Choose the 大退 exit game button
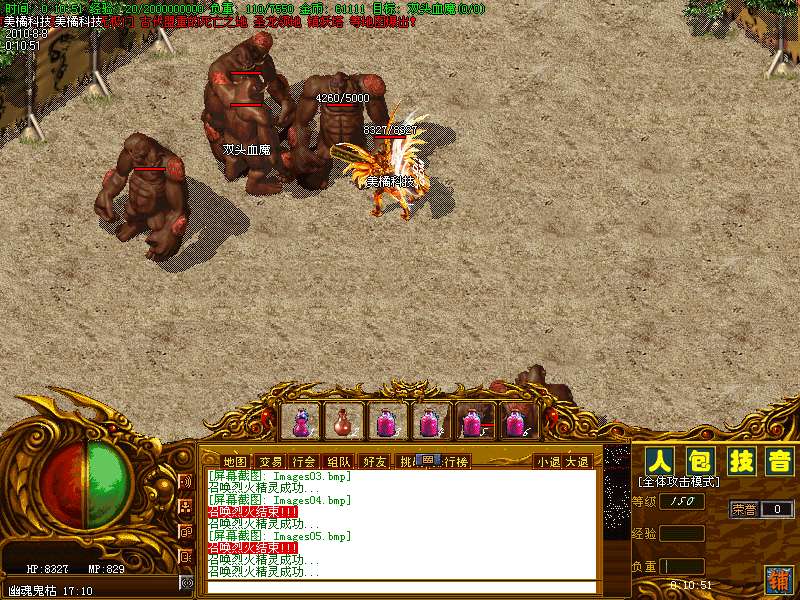 pos(577,461)
